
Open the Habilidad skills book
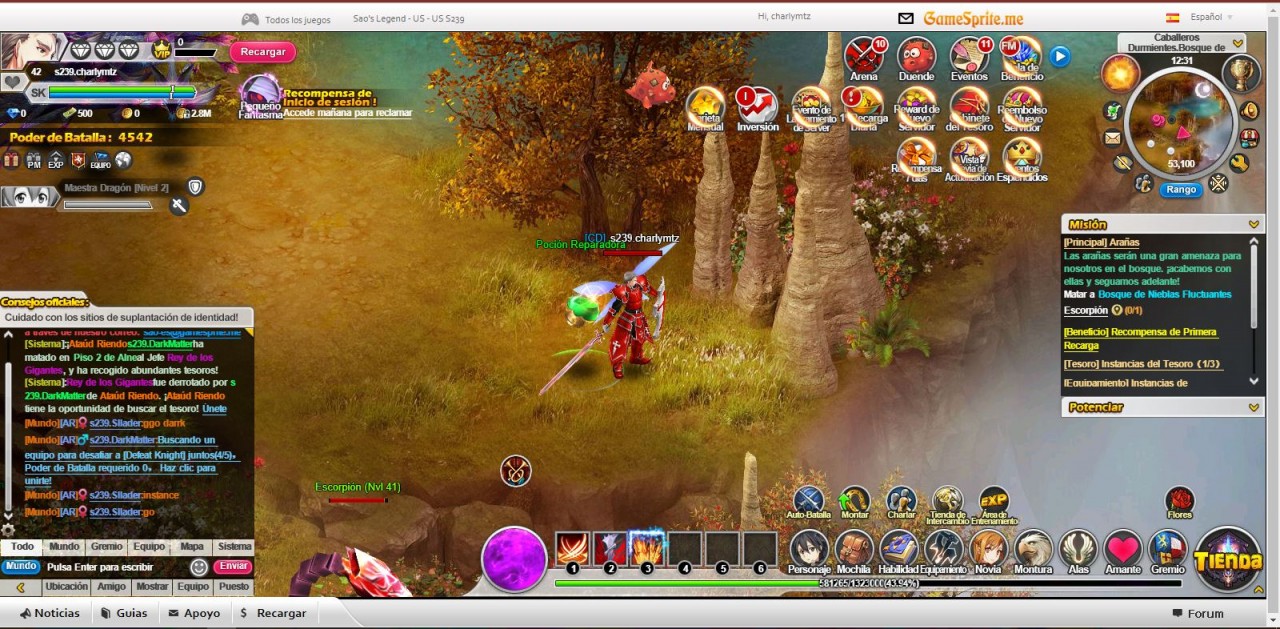pos(898,550)
